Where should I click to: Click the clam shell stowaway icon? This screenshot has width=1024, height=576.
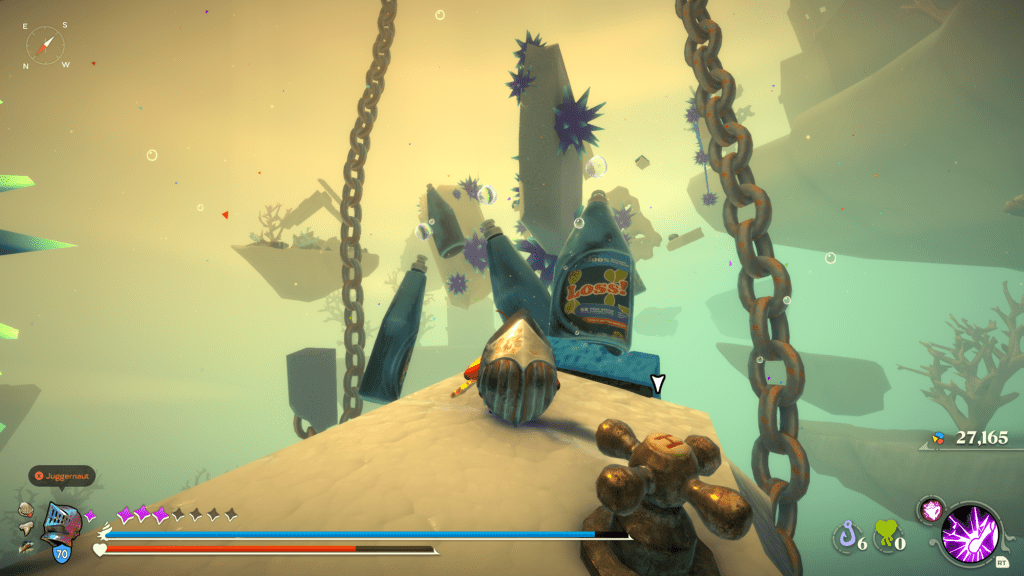(x=24, y=508)
